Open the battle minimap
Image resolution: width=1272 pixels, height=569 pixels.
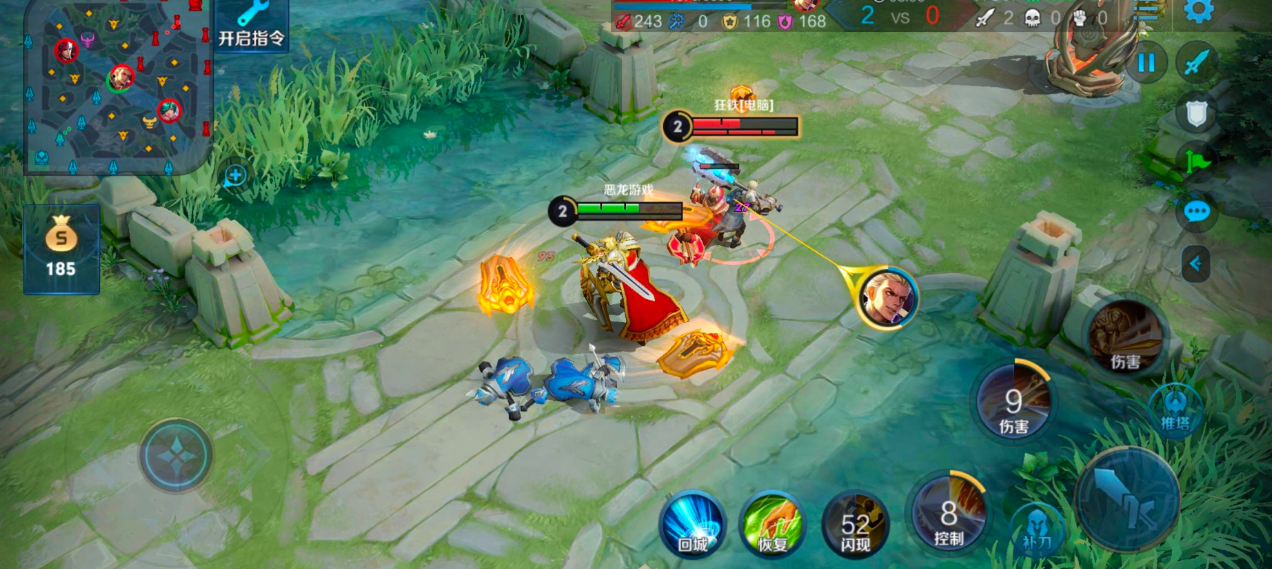(118, 86)
